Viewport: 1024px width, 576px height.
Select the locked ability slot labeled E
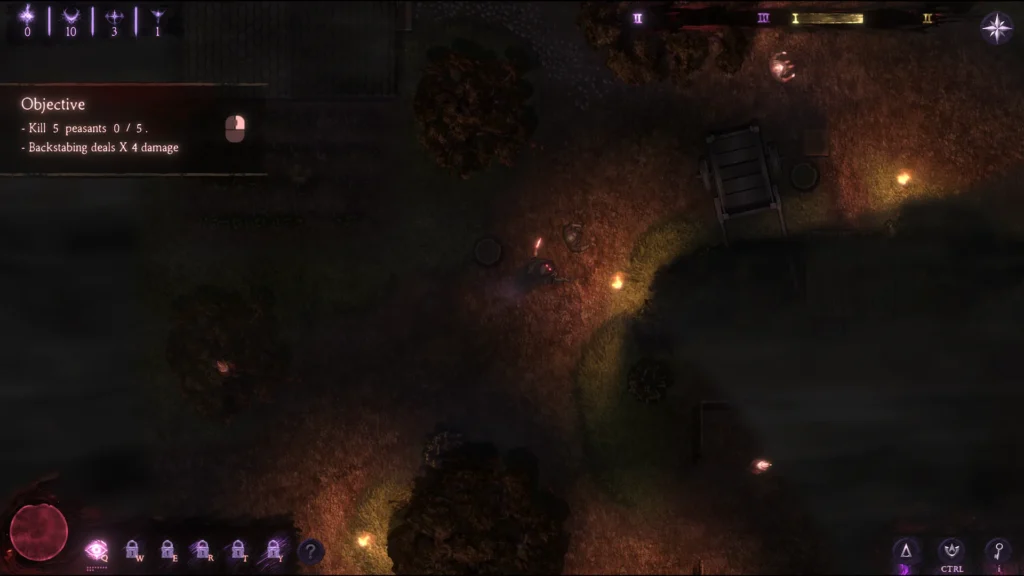point(167,549)
